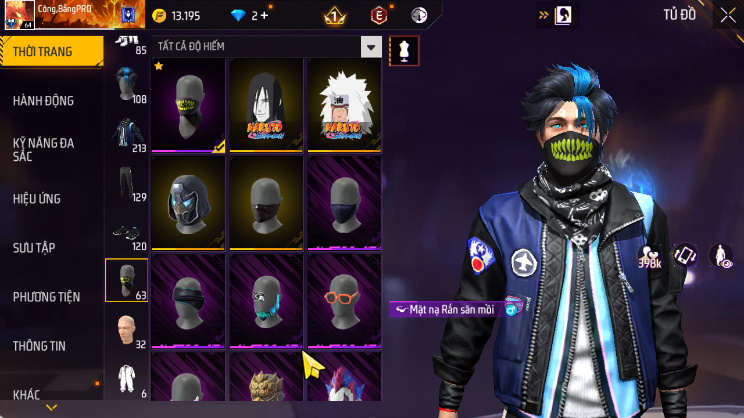
Task: Open the PHƯƠNG TIỆN category
Action: [x=46, y=297]
